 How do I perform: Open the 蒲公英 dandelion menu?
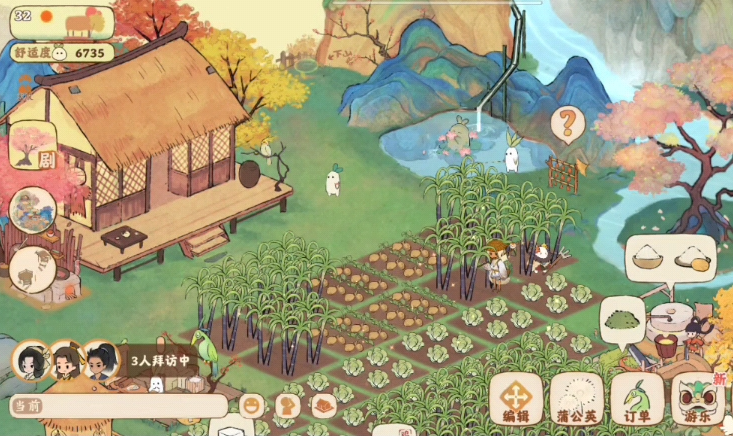(576, 398)
